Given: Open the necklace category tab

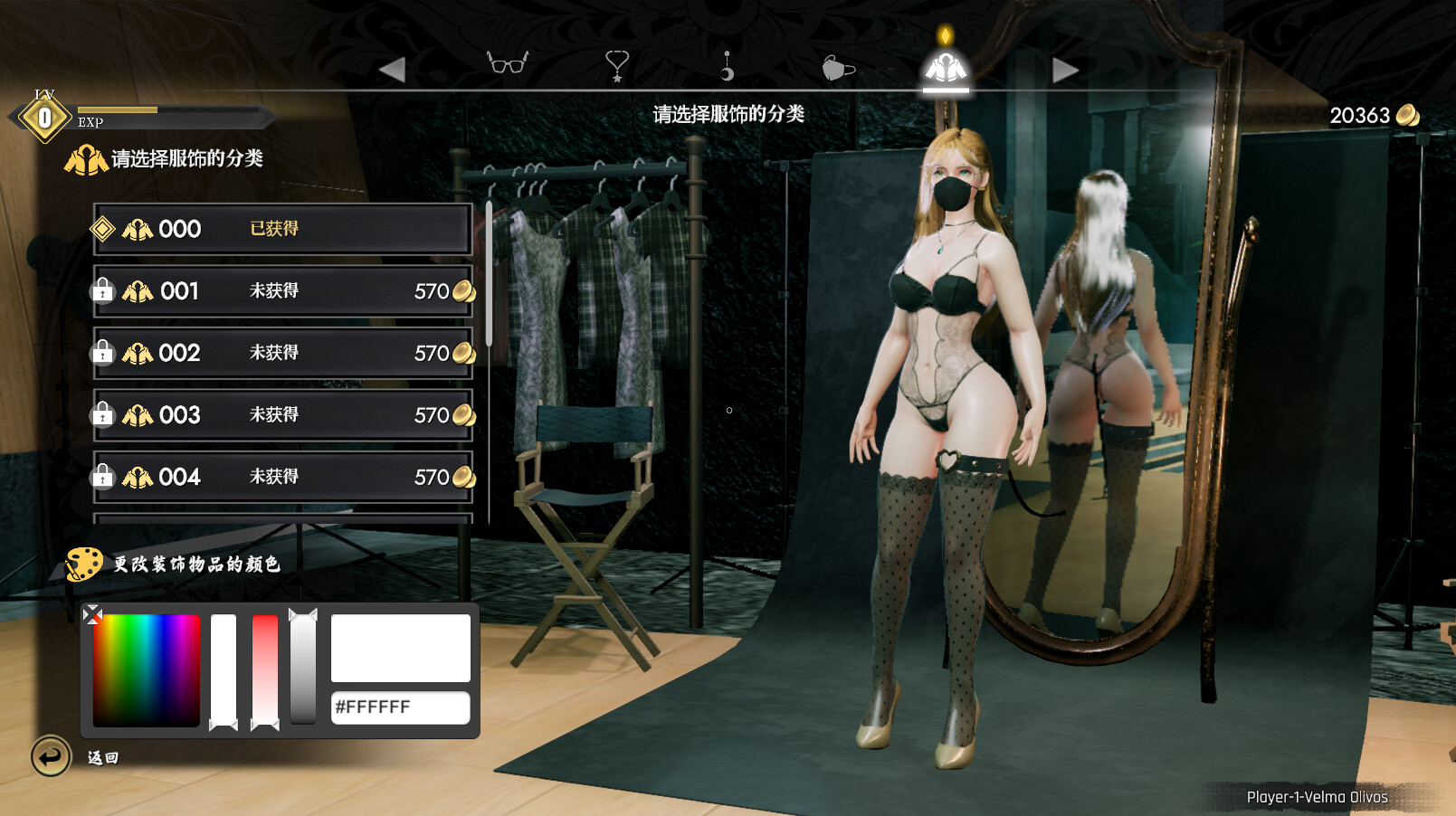Looking at the screenshot, I should click(x=616, y=65).
